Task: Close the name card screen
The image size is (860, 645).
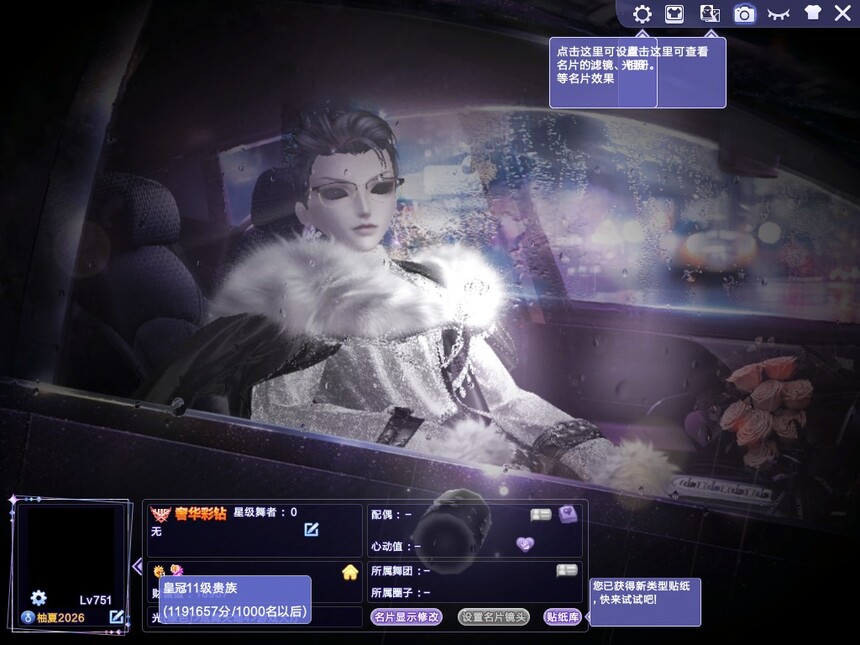Action: (842, 13)
